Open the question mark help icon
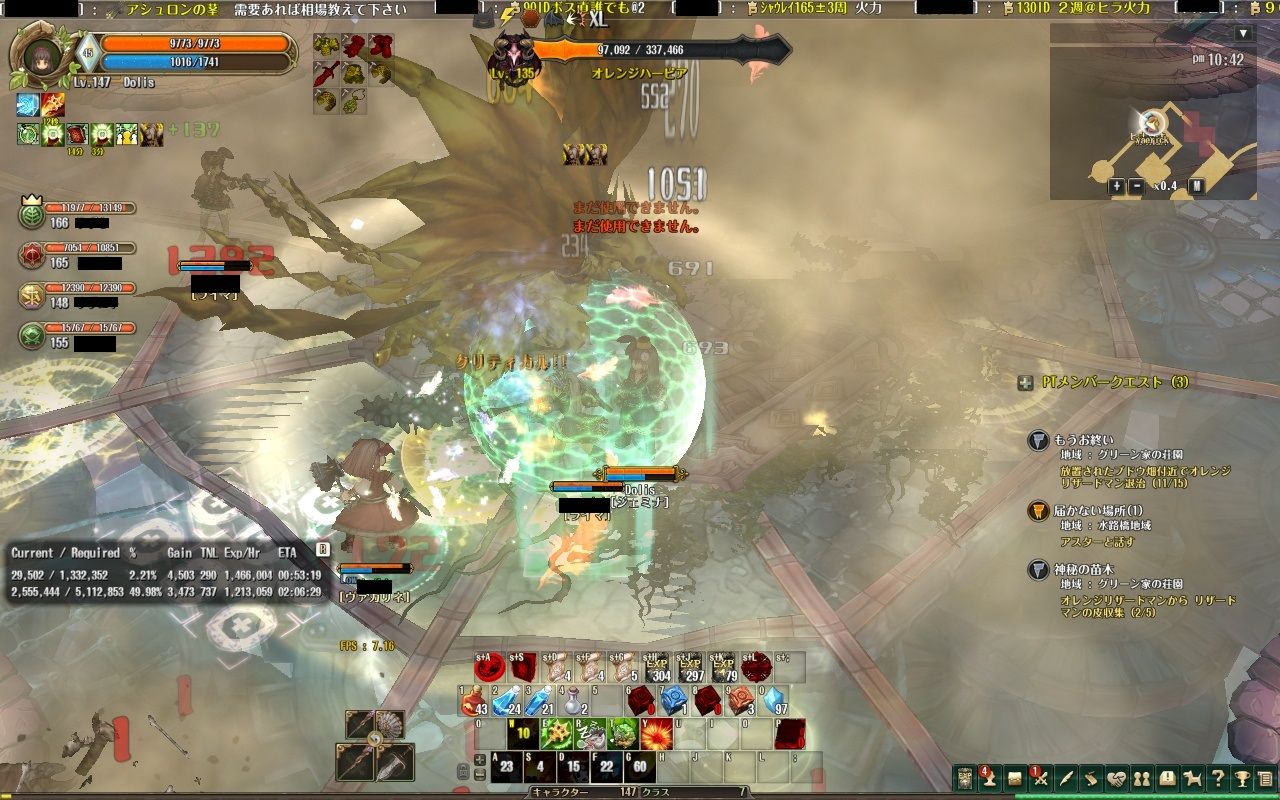The width and height of the screenshot is (1280, 800). [1219, 778]
